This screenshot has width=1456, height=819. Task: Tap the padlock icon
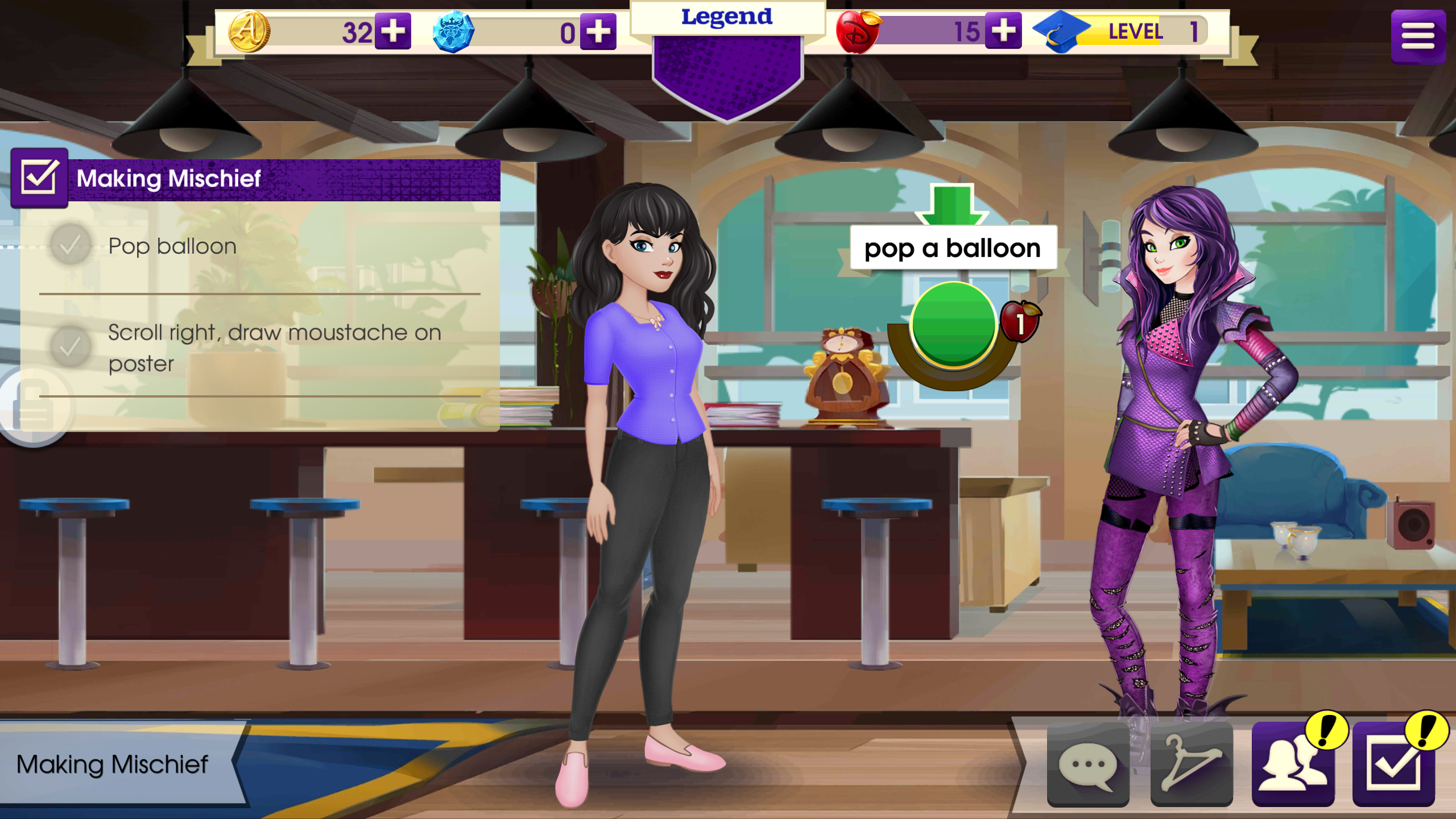coord(34,406)
